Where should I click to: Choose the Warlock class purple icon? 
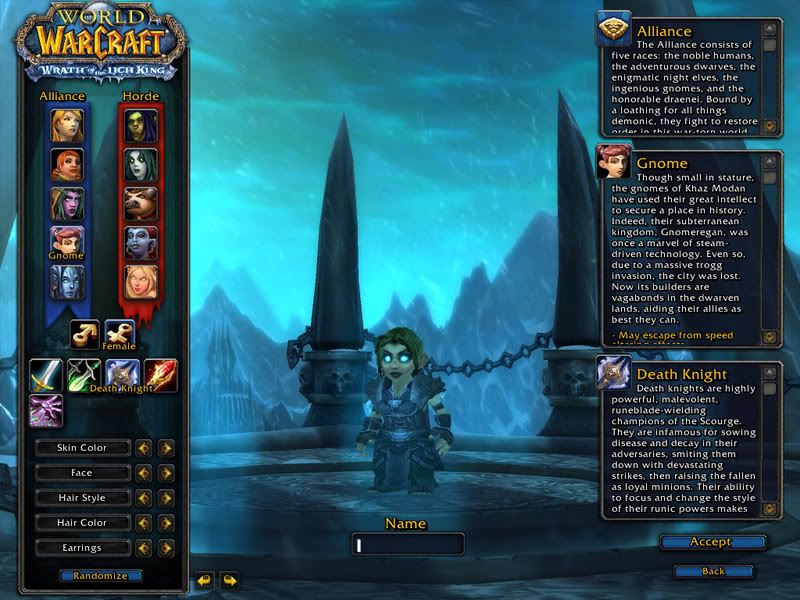tap(46, 410)
